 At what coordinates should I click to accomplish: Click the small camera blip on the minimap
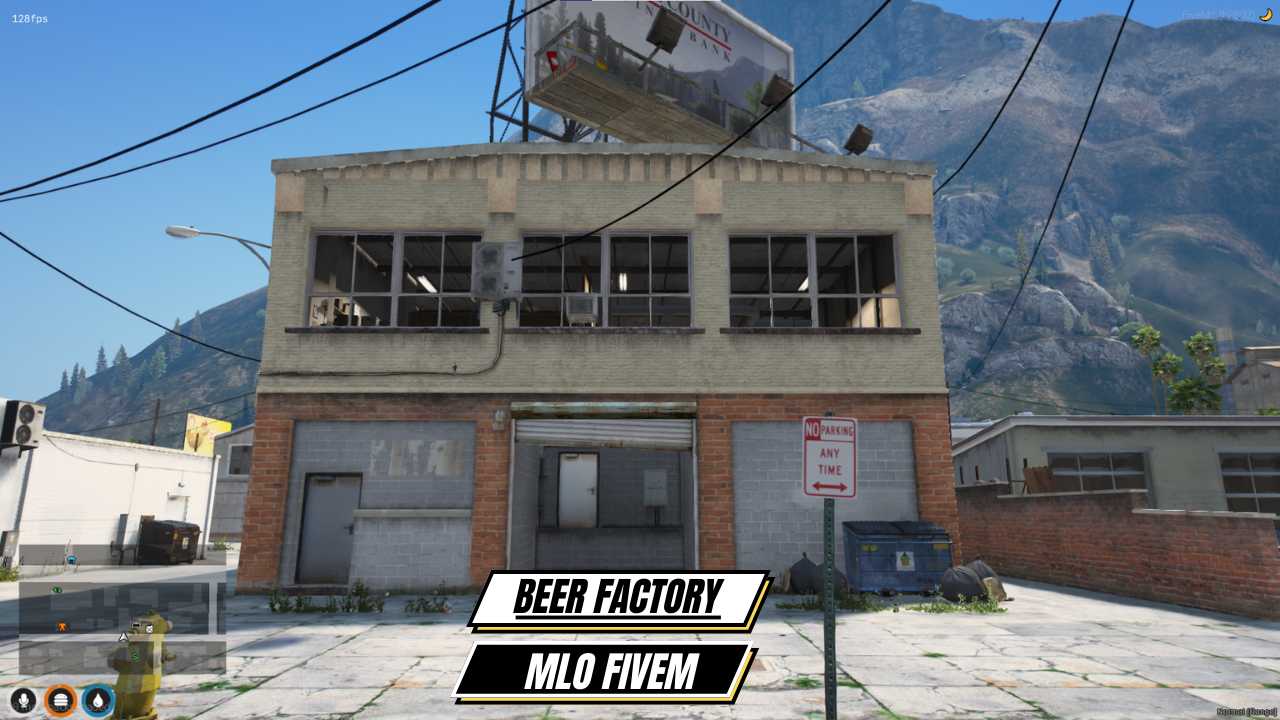148,628
